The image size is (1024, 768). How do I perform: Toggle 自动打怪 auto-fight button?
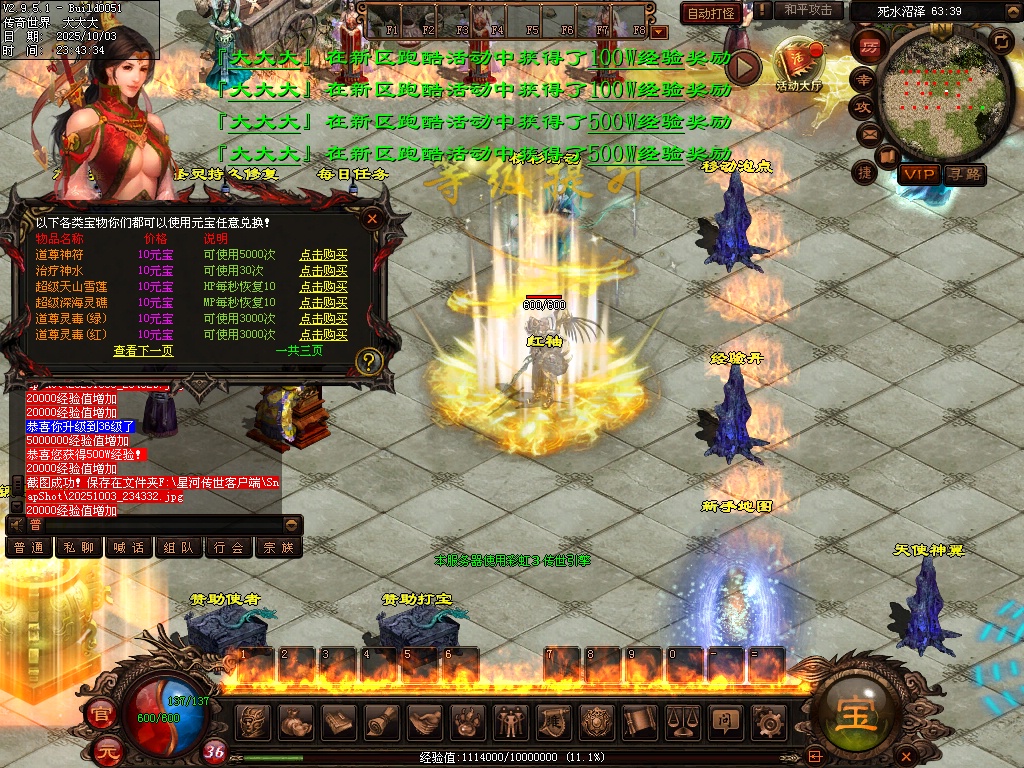pos(710,13)
